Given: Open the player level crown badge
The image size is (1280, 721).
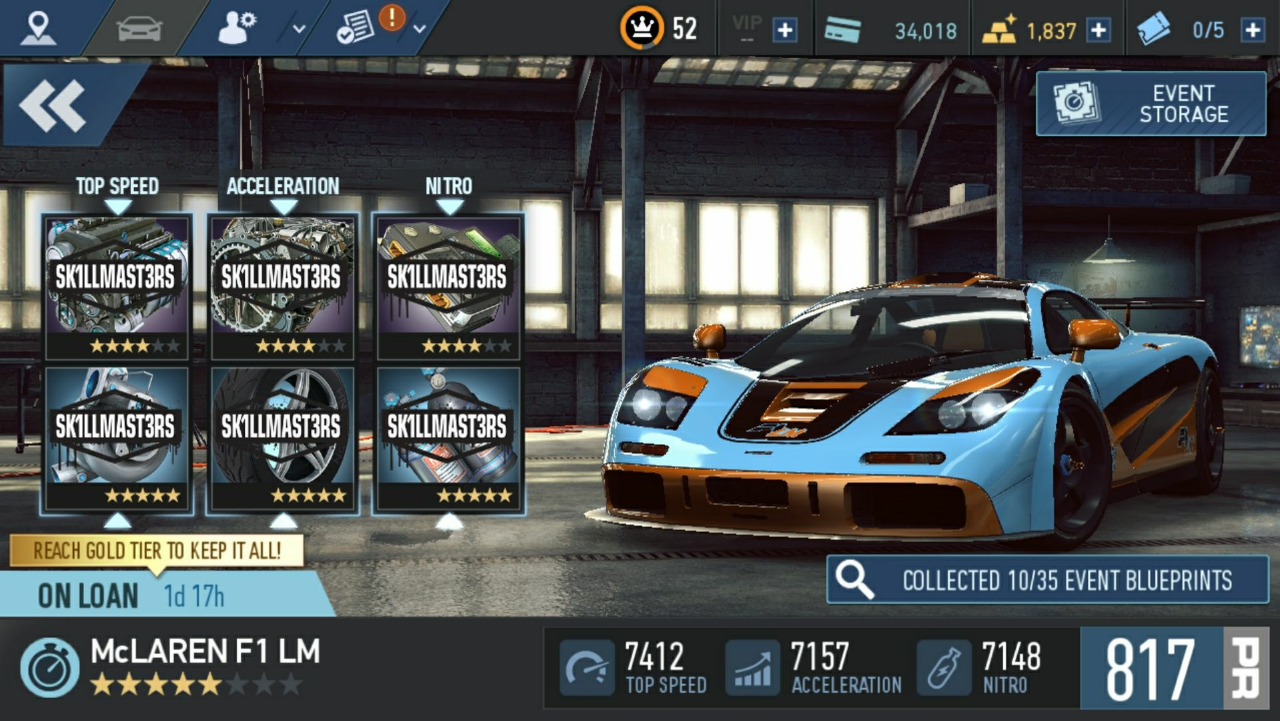Looking at the screenshot, I should pos(642,28).
